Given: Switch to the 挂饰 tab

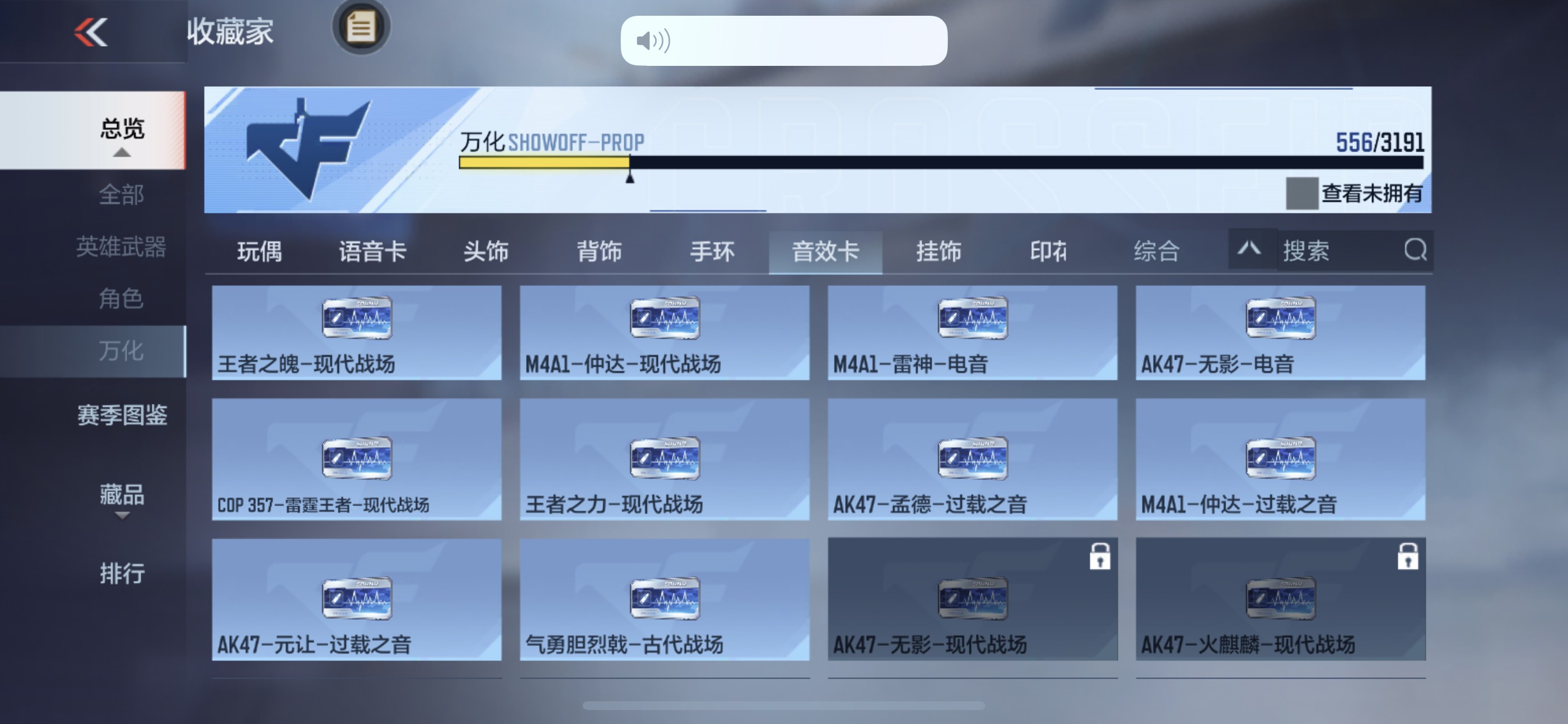Looking at the screenshot, I should pyautogui.click(x=937, y=252).
